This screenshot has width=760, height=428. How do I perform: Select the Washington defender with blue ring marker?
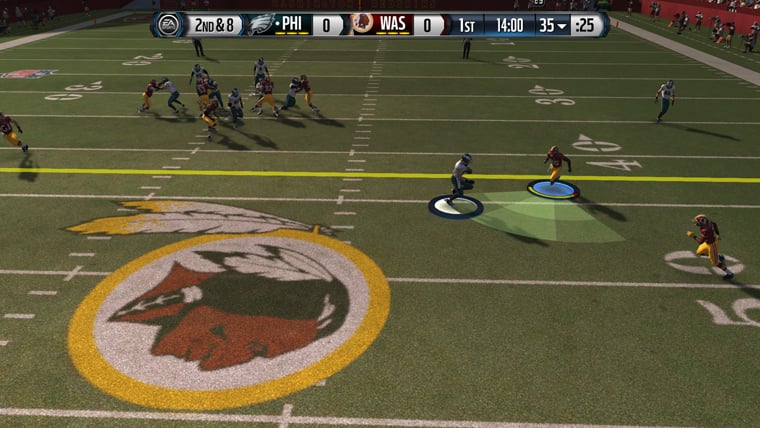(x=555, y=166)
